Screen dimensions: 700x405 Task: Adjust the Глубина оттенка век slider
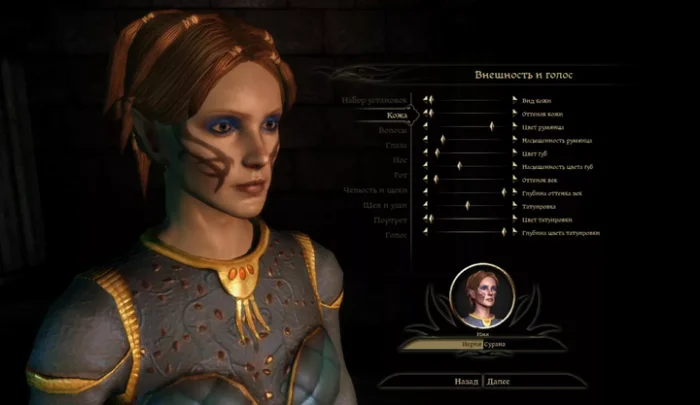click(503, 191)
